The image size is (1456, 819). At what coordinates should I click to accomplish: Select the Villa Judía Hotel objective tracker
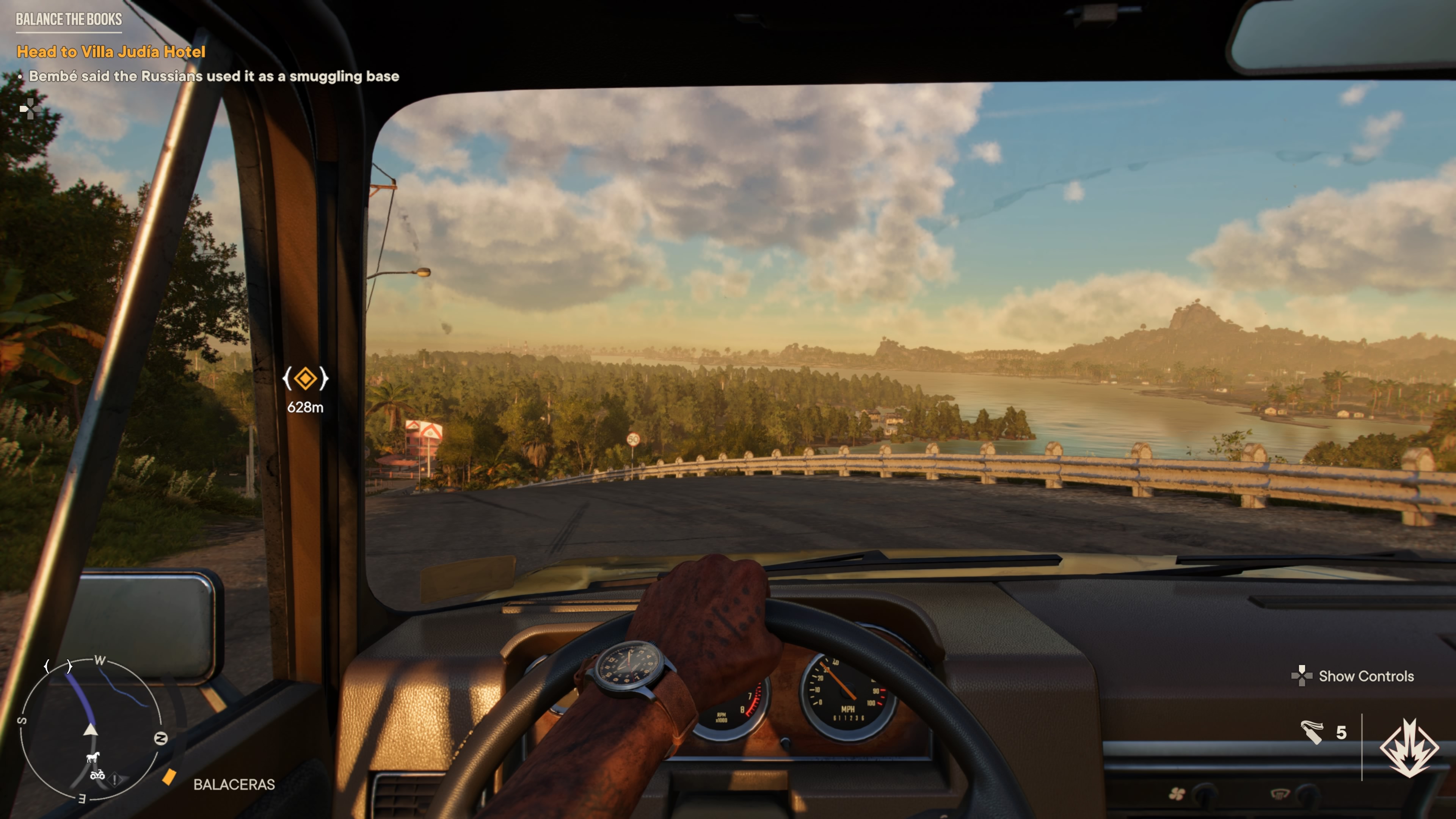click(x=111, y=52)
